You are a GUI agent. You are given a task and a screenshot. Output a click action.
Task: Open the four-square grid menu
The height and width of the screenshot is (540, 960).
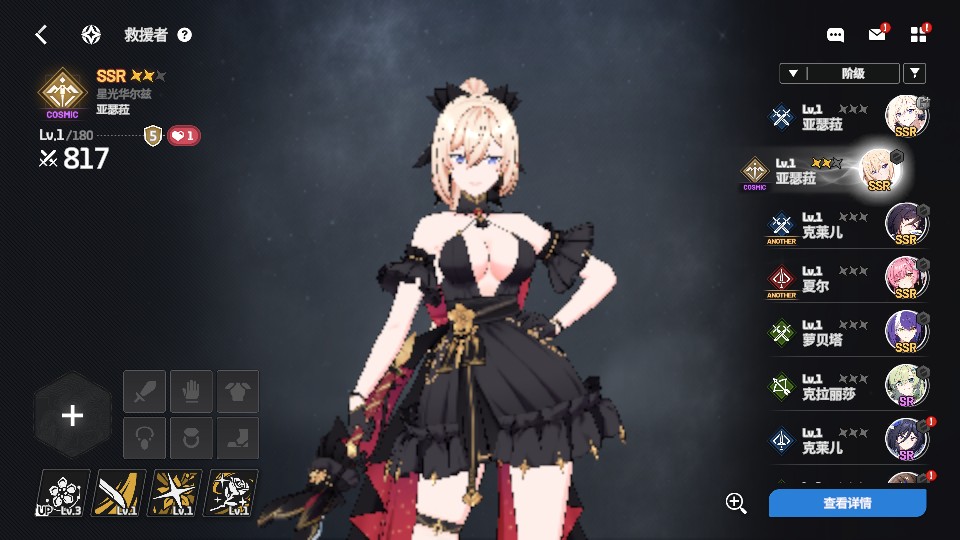click(919, 35)
